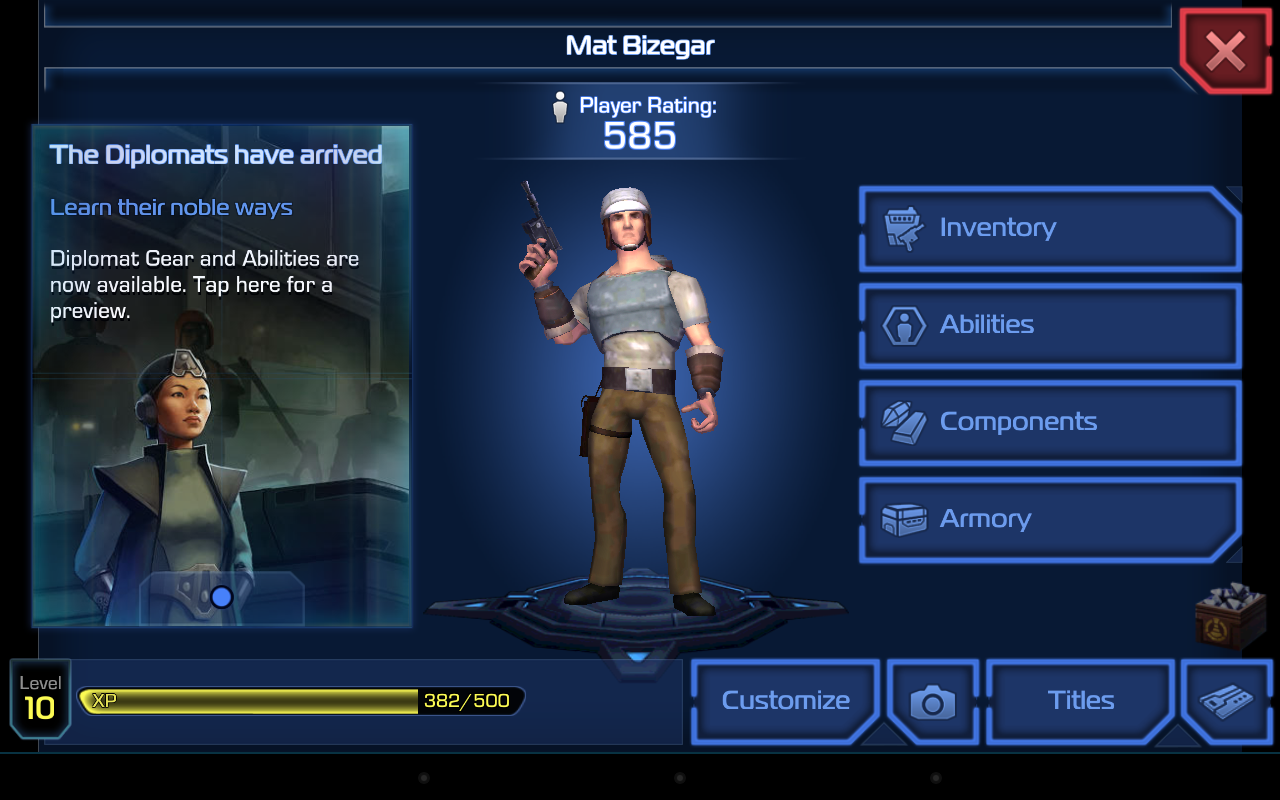View the Diplomats have arrived preview
Image resolution: width=1280 pixels, height=800 pixels.
coord(221,375)
